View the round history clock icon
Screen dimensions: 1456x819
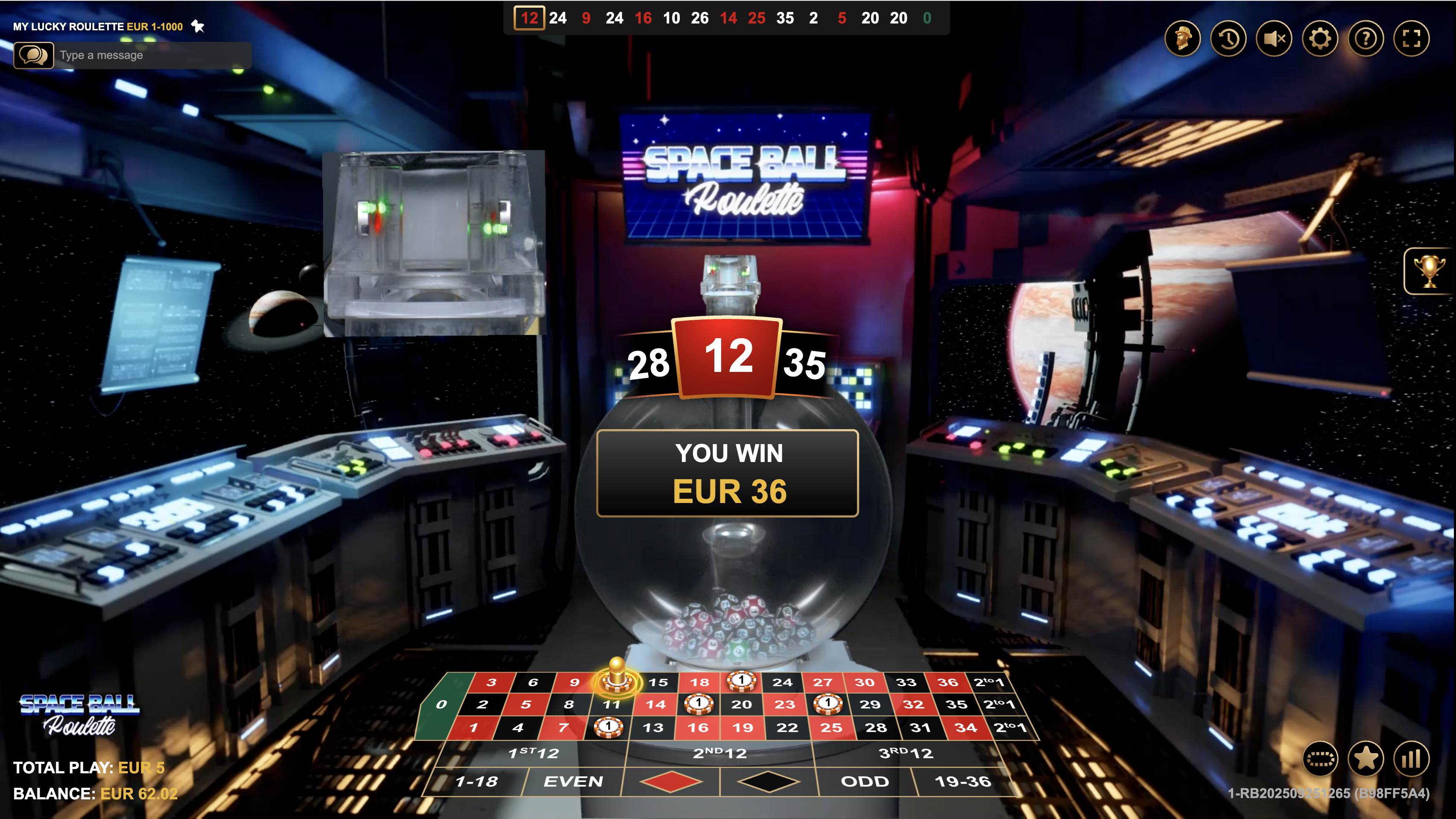pyautogui.click(x=1228, y=38)
